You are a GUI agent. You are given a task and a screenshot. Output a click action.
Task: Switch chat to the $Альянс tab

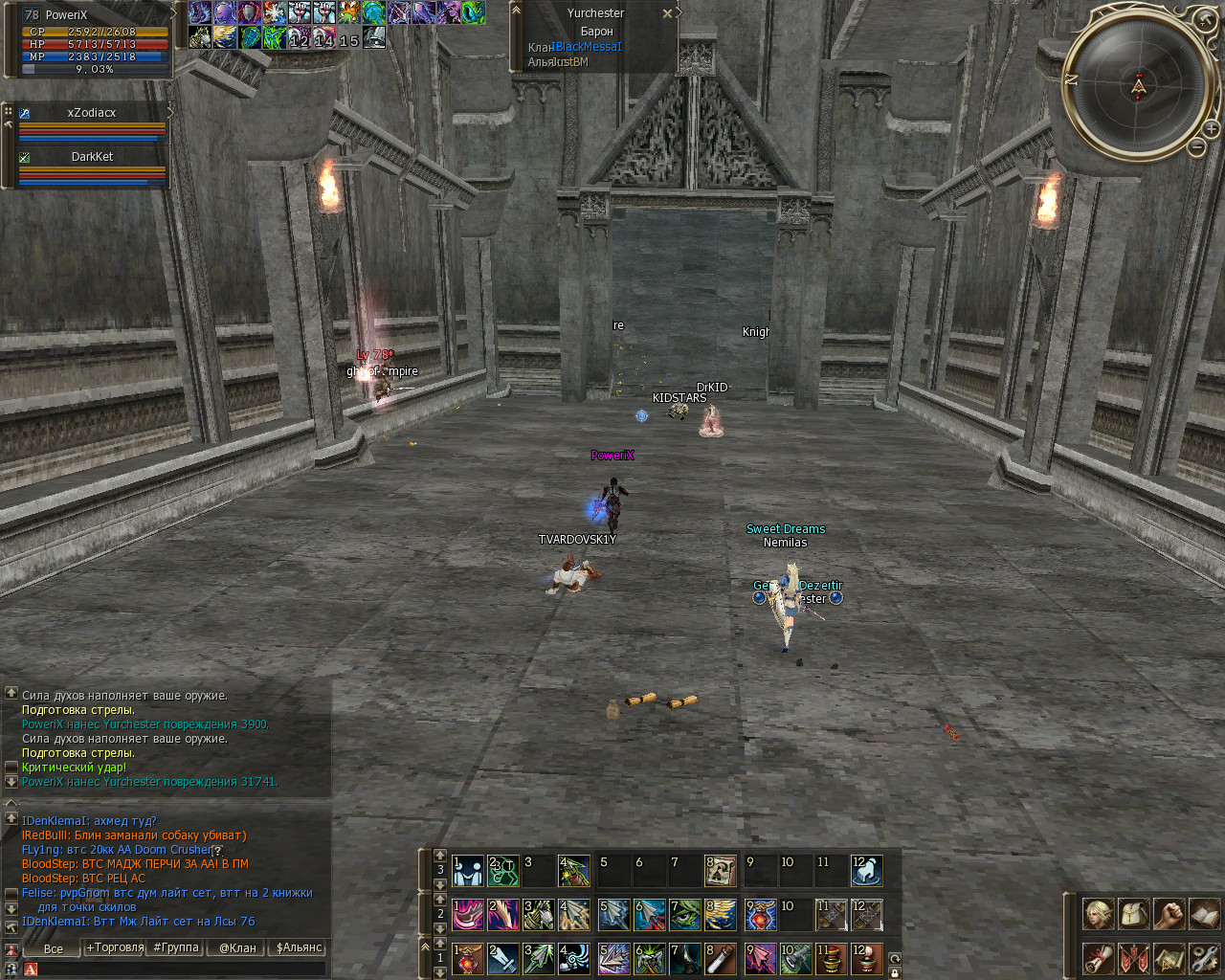pyautogui.click(x=300, y=947)
